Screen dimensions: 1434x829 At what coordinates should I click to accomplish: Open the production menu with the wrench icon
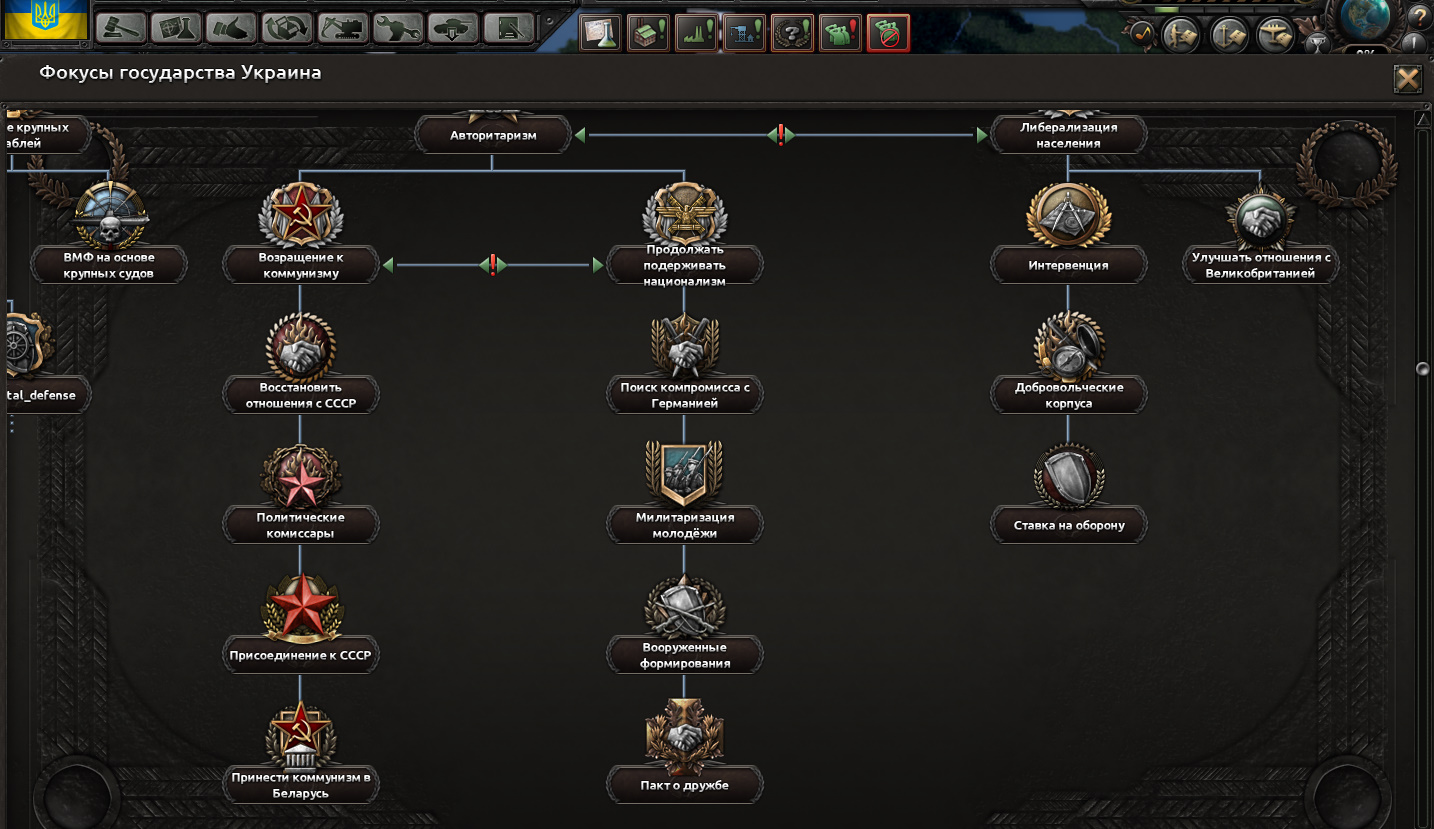pos(397,28)
